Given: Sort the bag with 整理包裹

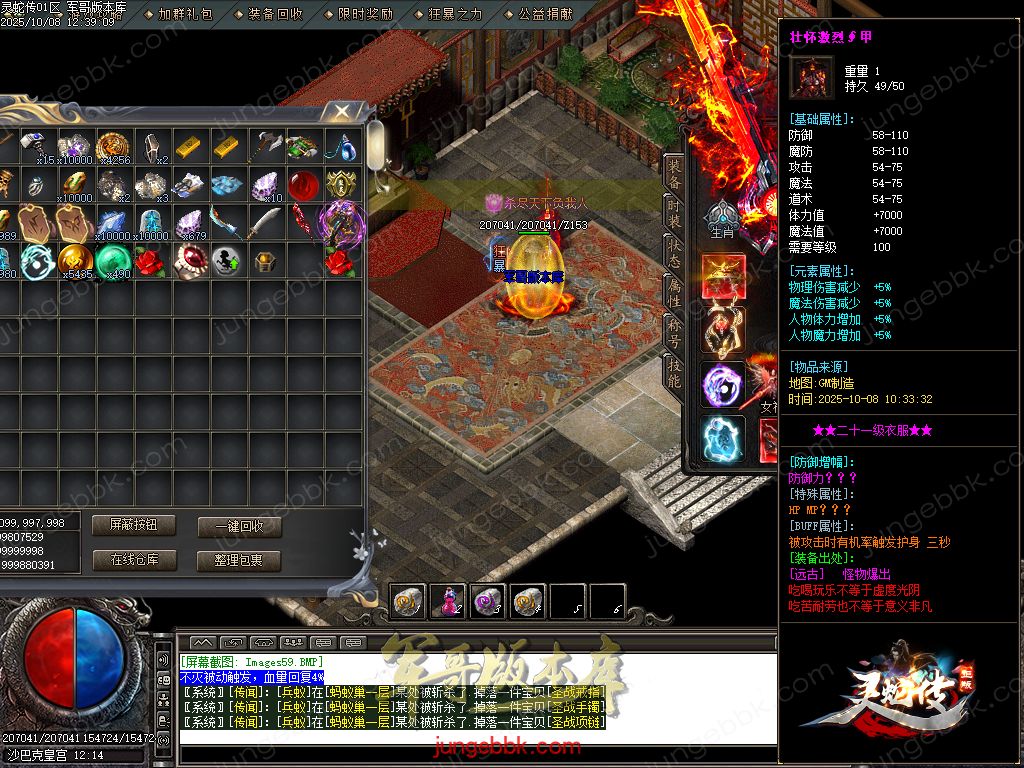Looking at the screenshot, I should pyautogui.click(x=239, y=561).
